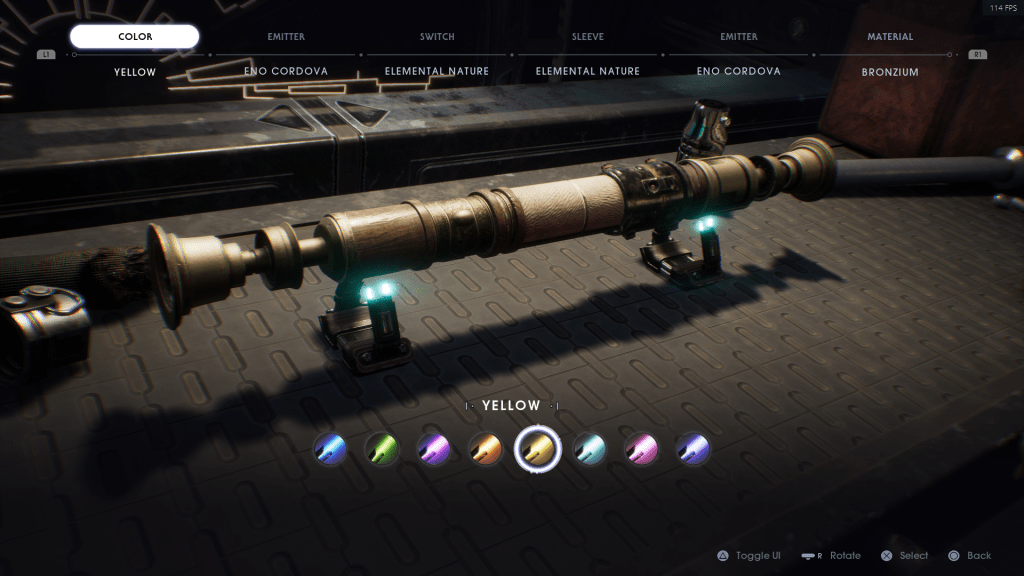Pick the orange lightsaber color swatch

point(485,449)
